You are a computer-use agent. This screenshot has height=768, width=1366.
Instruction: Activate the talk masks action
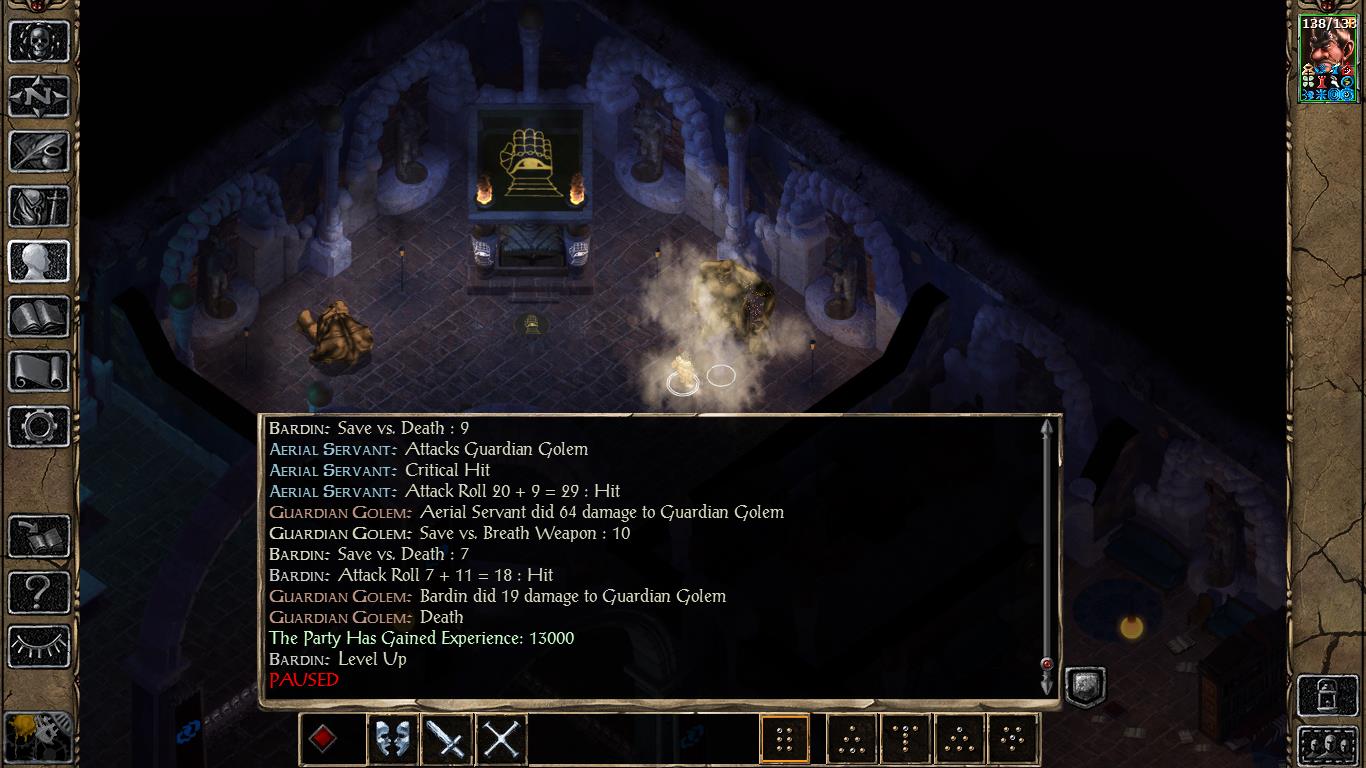(x=393, y=739)
